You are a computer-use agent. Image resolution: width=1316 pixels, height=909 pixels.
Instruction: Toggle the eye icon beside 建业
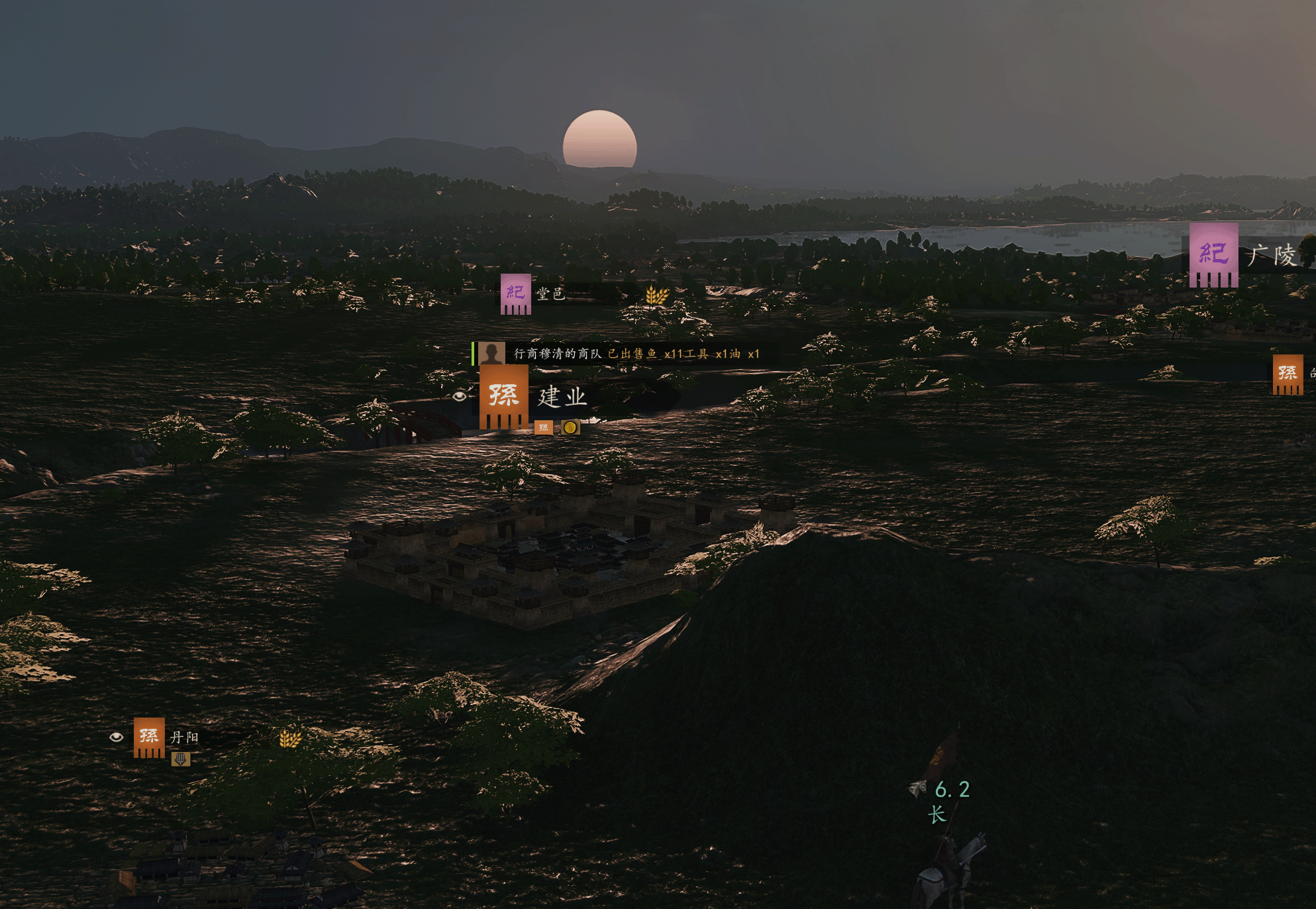460,396
